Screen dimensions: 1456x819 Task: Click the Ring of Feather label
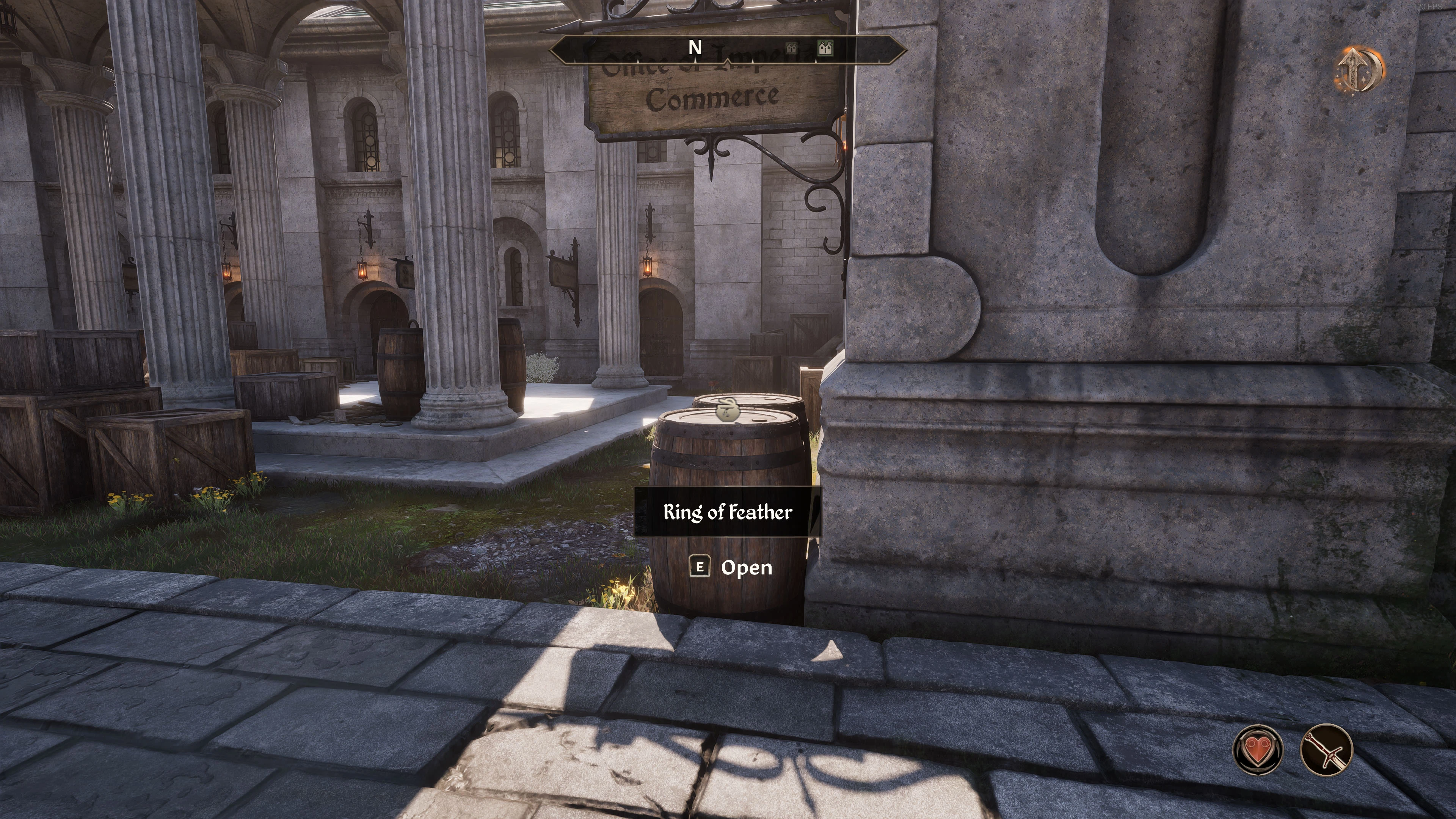728,512
